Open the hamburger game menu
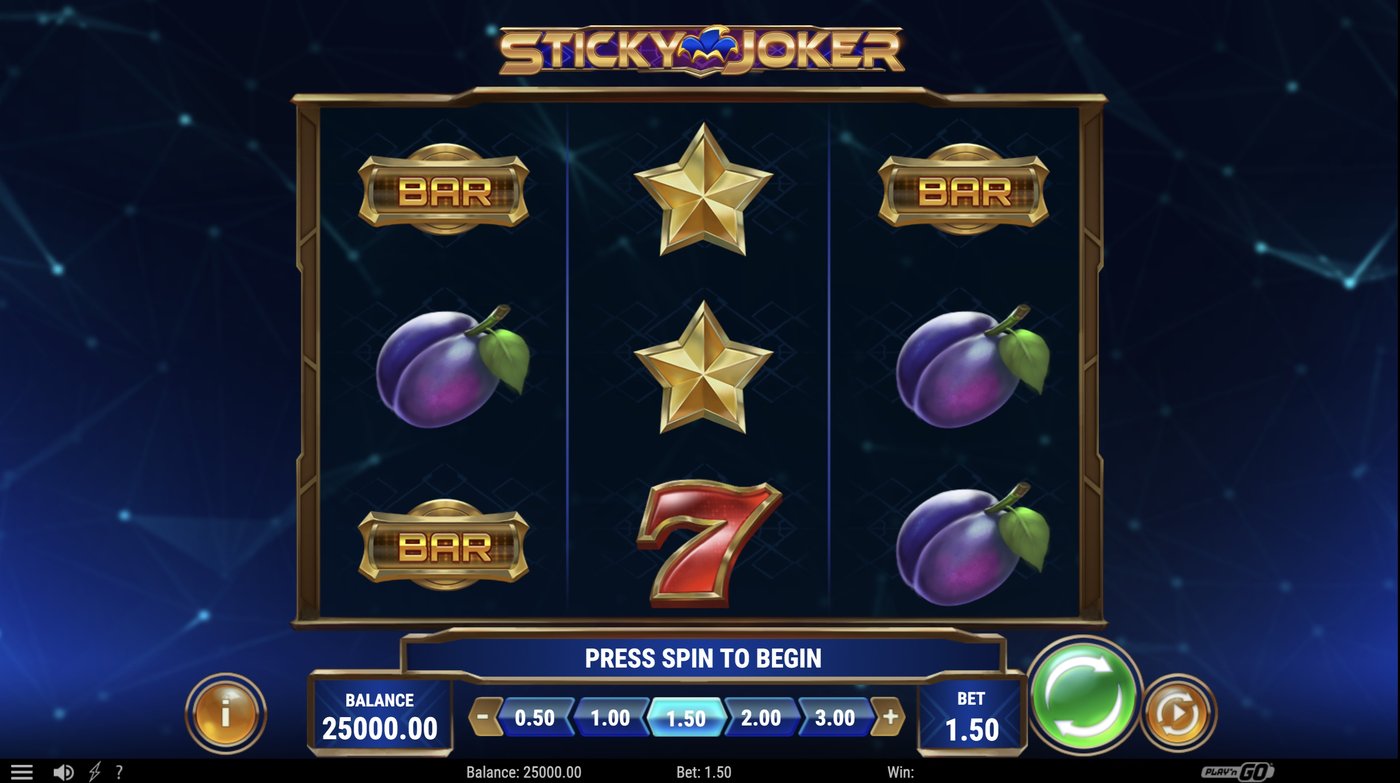 click(22, 769)
